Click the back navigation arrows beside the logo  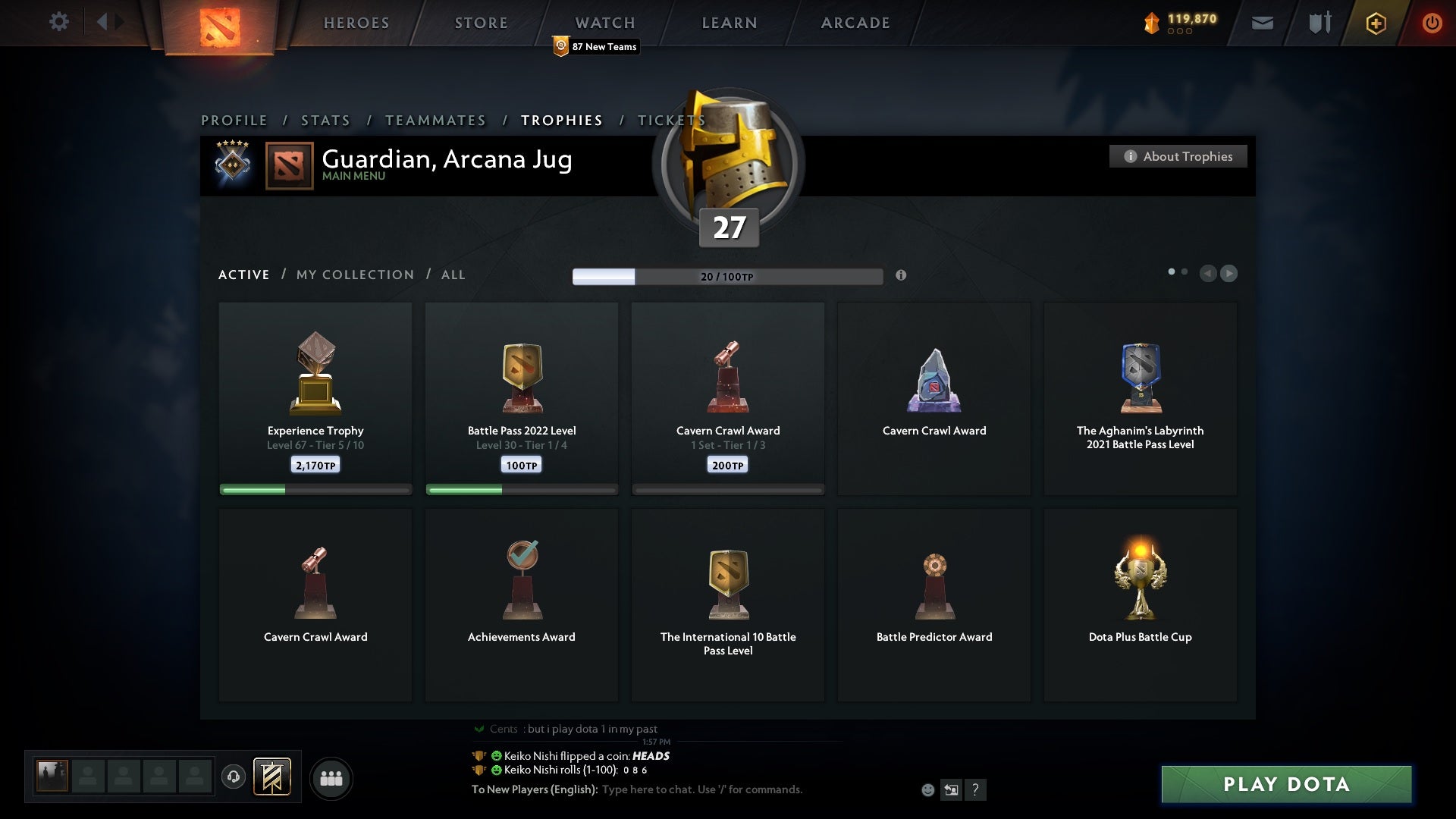point(108,21)
